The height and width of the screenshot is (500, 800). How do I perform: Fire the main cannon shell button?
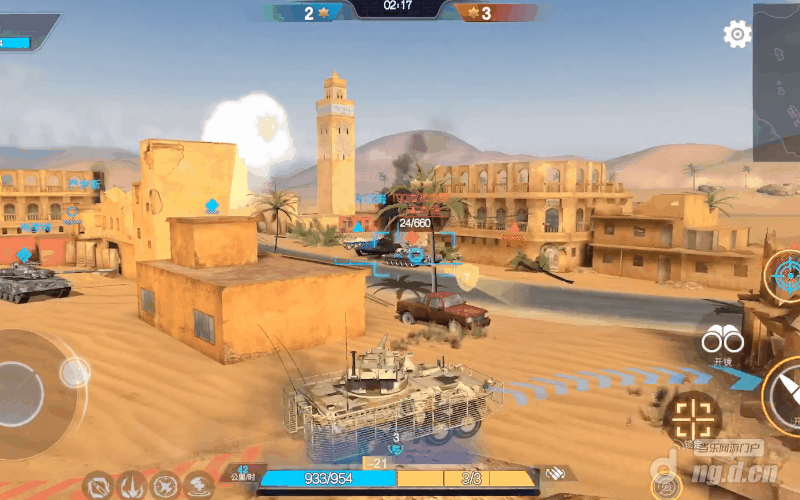[783, 393]
